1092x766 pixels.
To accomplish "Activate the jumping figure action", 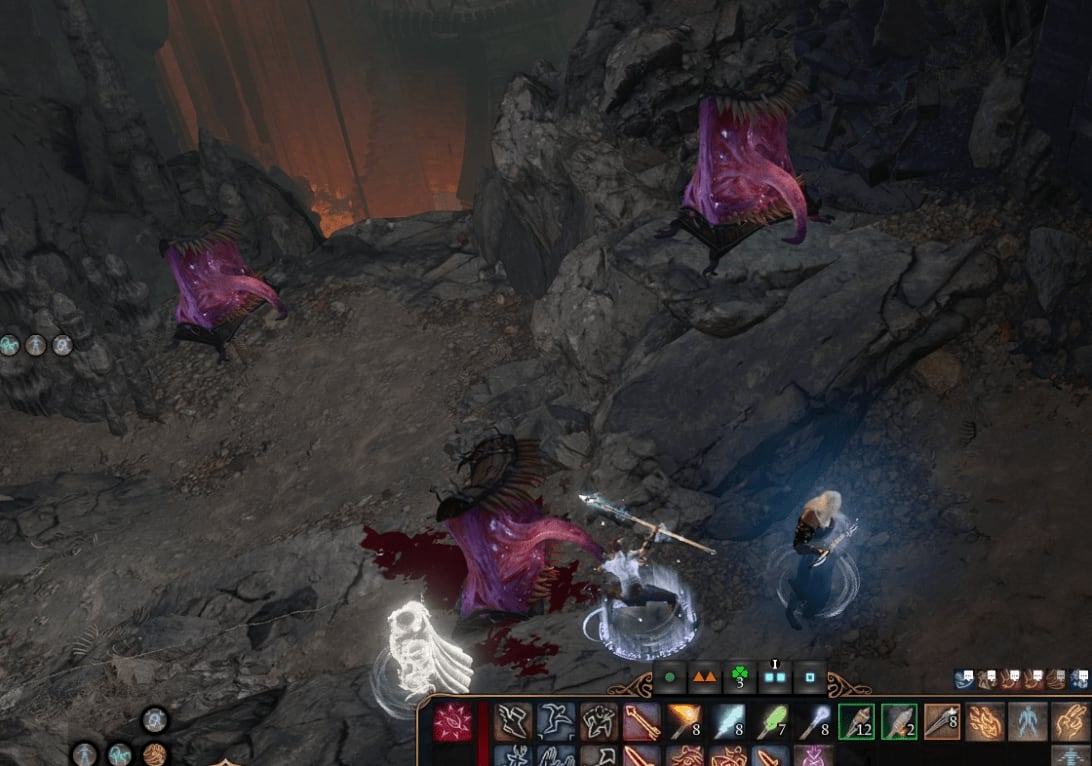I will (556, 721).
